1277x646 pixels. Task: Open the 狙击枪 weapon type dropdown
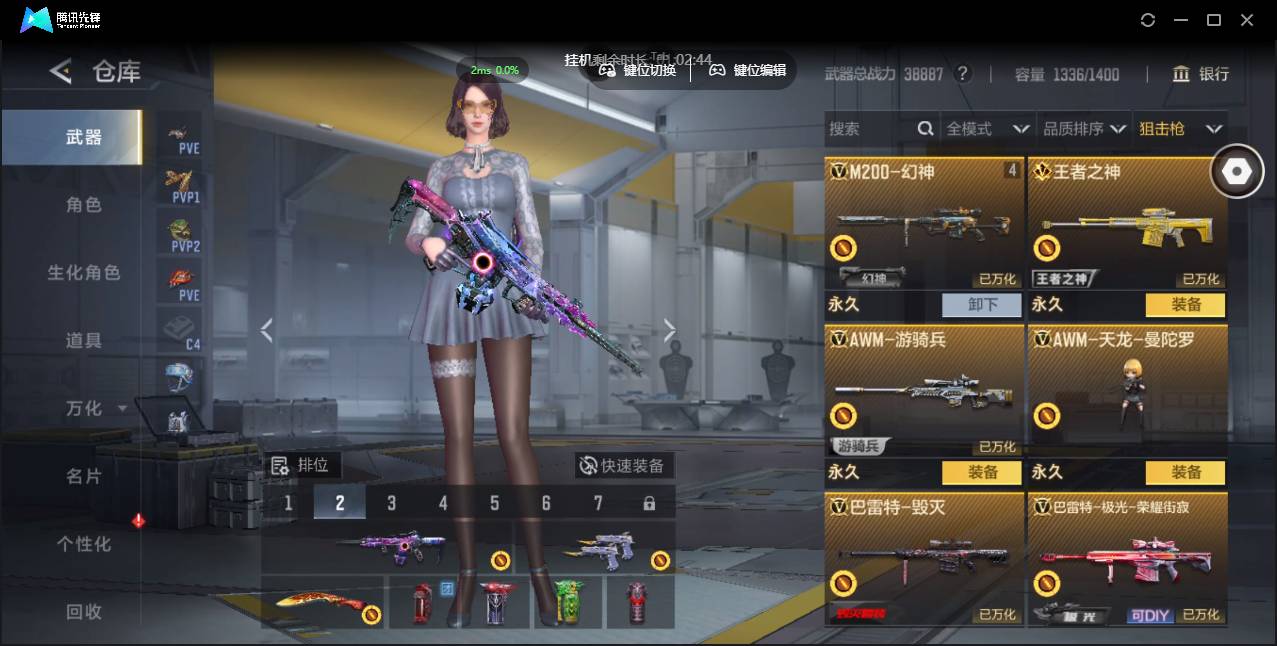1180,129
